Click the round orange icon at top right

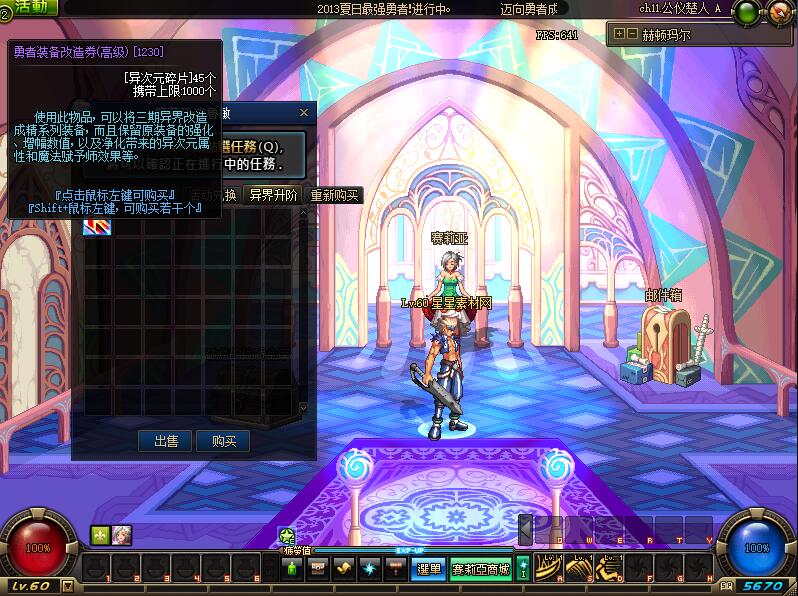pos(778,14)
